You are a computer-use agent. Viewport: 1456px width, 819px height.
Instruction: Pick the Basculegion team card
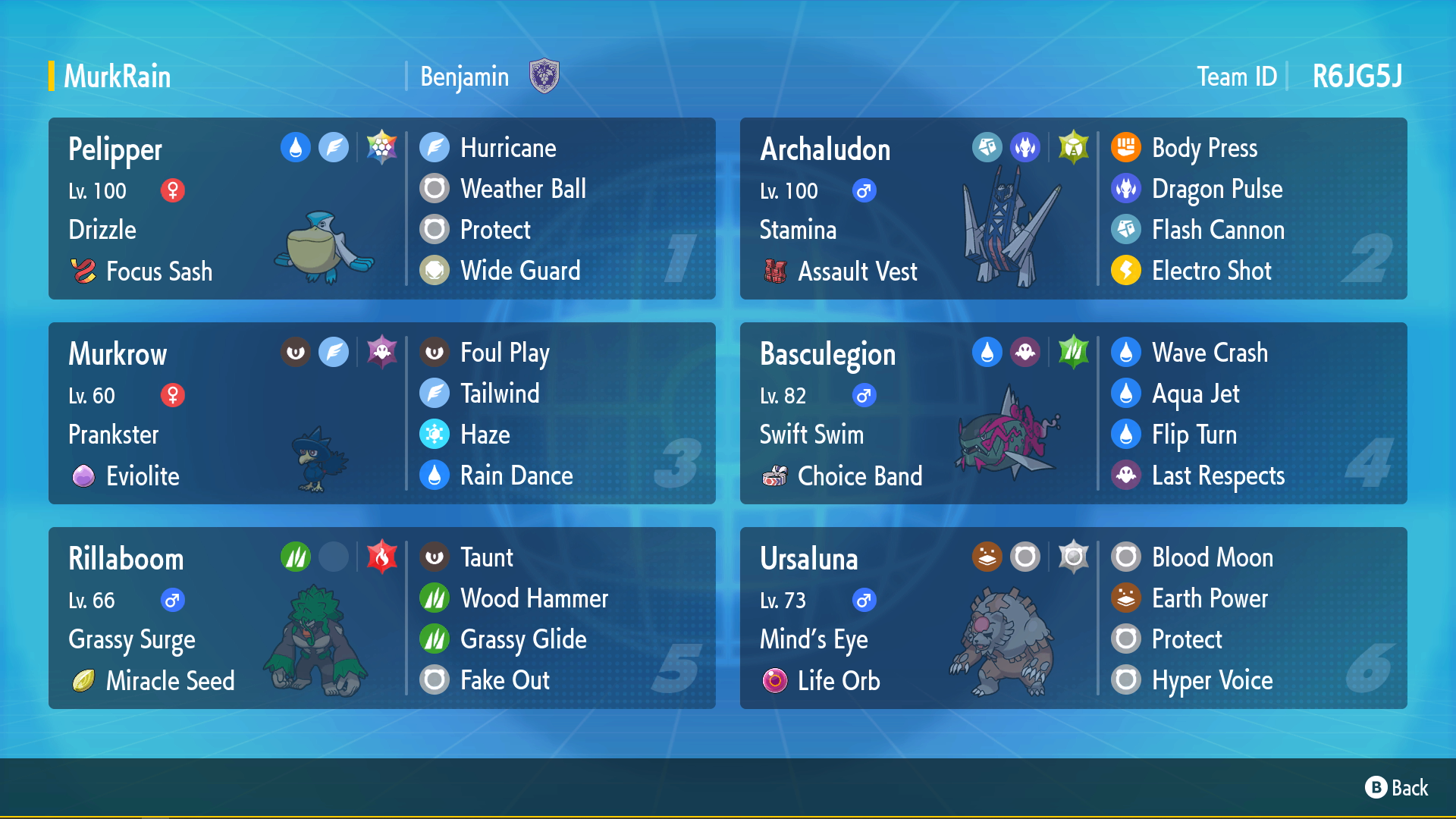point(1073,413)
